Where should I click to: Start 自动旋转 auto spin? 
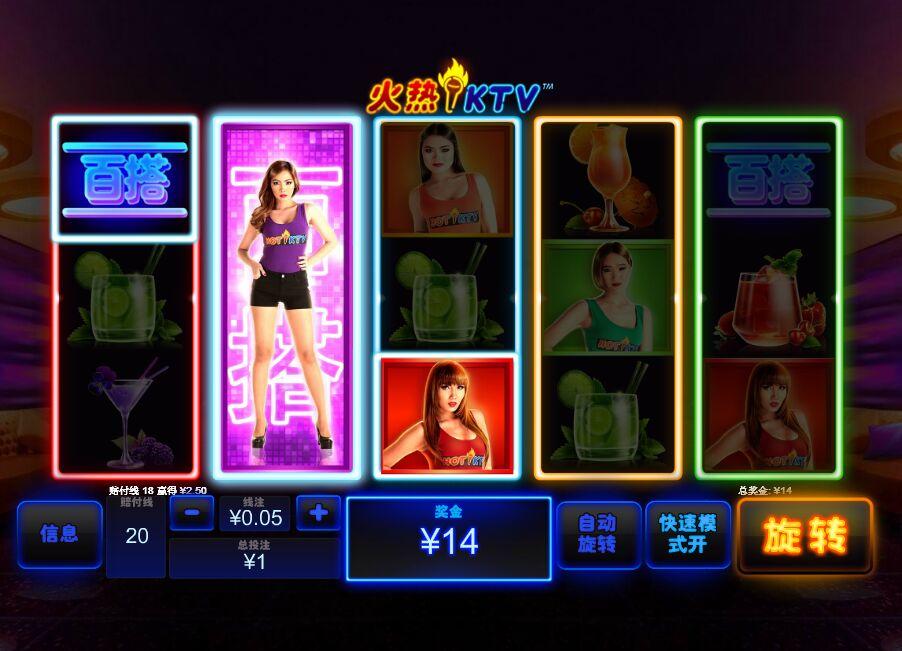597,534
